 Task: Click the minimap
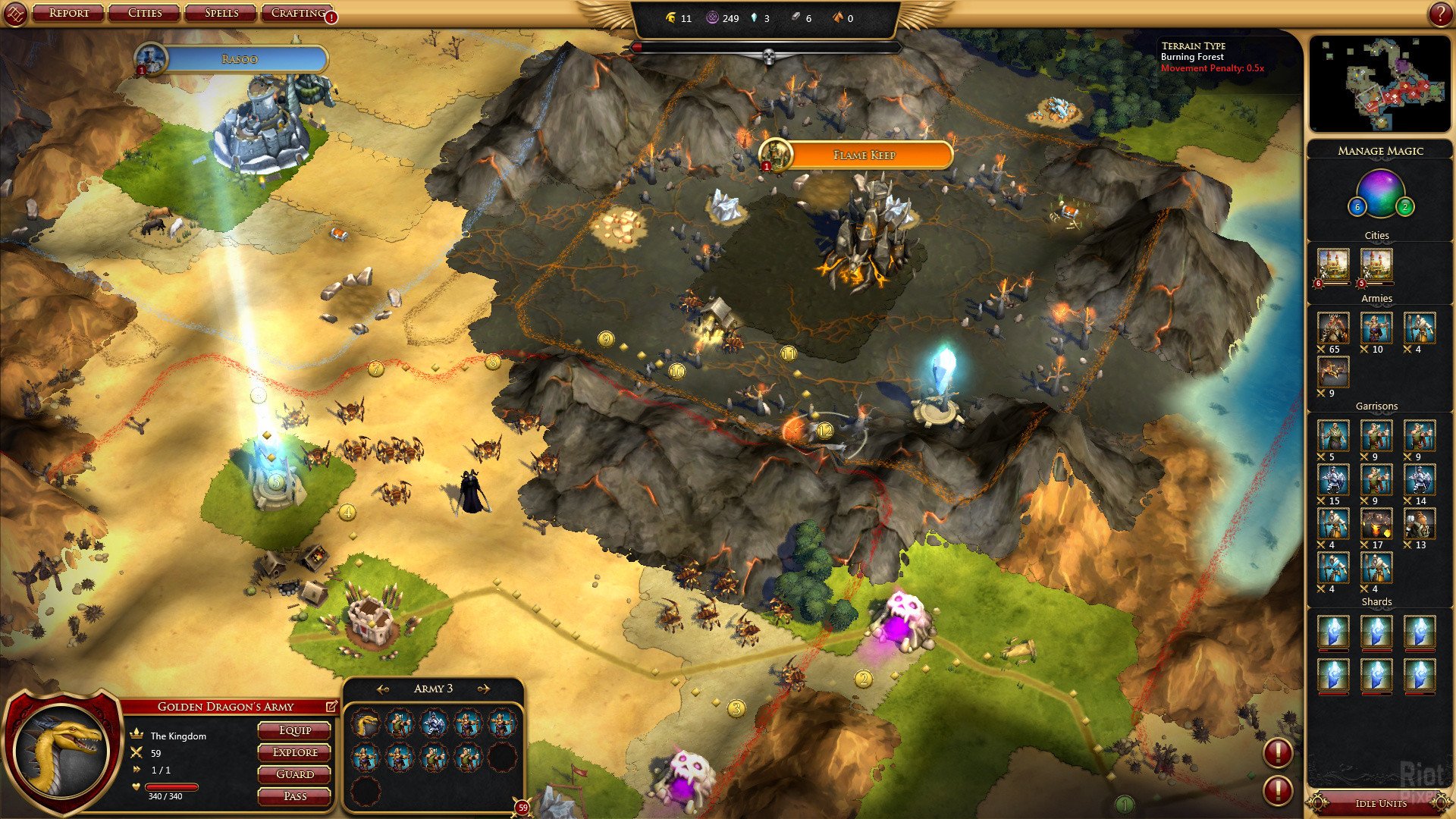tap(1380, 83)
